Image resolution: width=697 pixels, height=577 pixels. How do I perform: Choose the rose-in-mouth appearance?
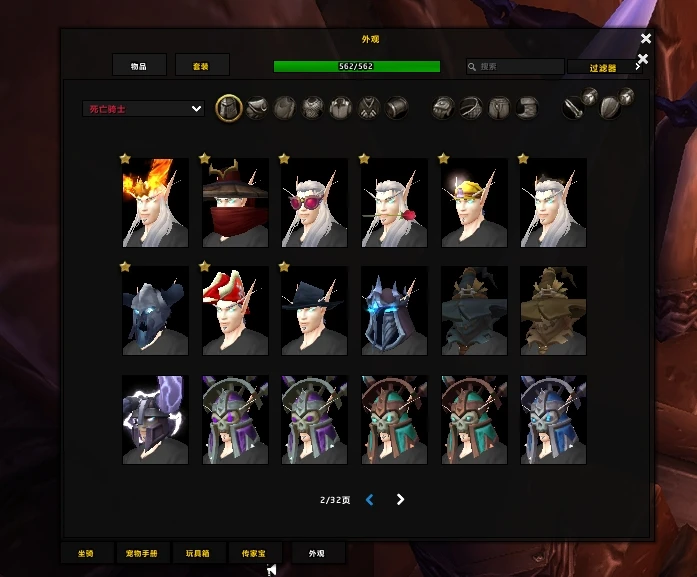[394, 203]
